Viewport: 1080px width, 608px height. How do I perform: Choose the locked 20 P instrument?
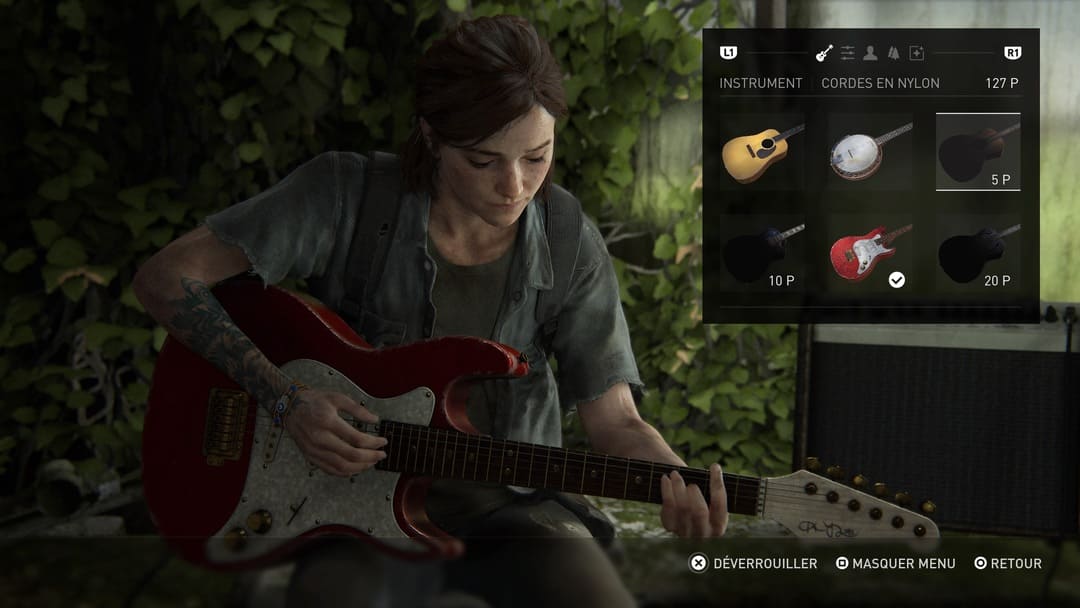coord(977,254)
